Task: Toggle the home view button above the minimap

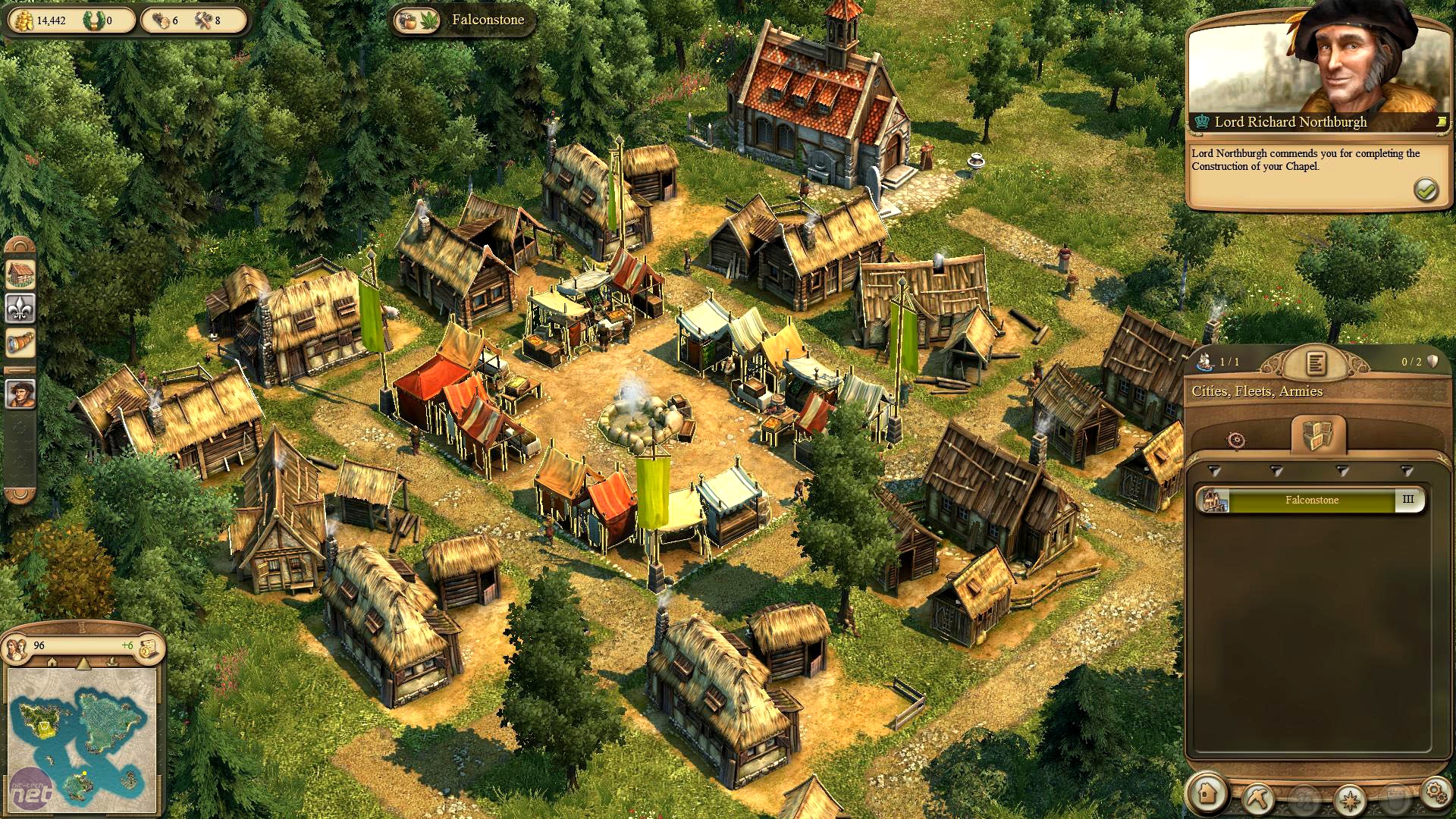Action: coord(52,663)
